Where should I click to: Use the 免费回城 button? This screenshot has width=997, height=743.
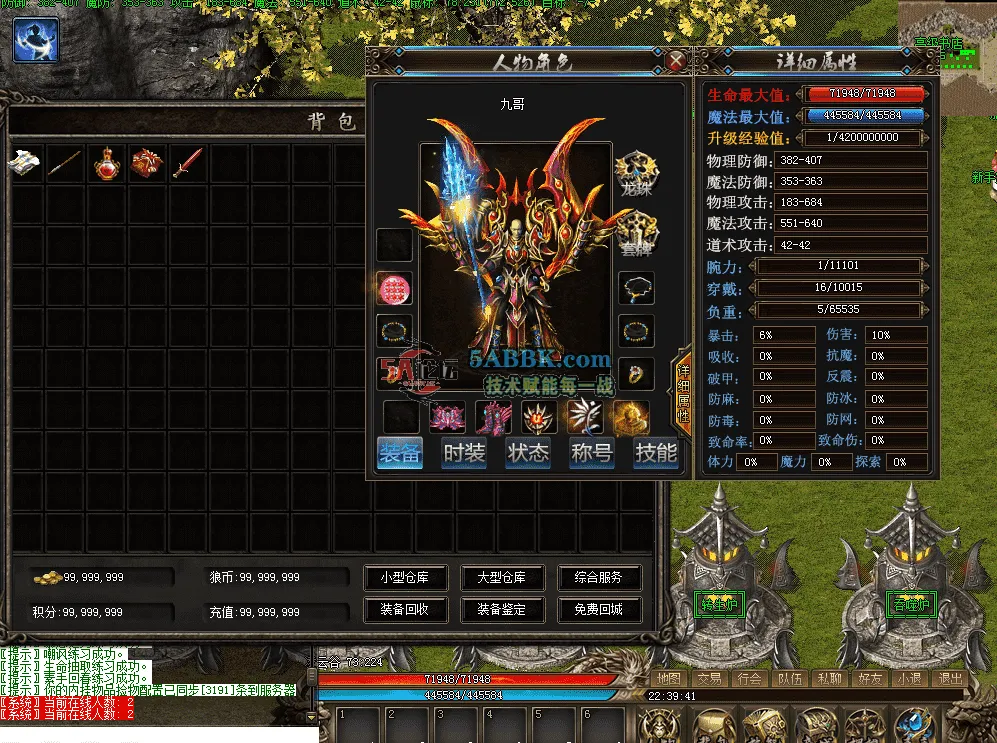click(x=599, y=609)
